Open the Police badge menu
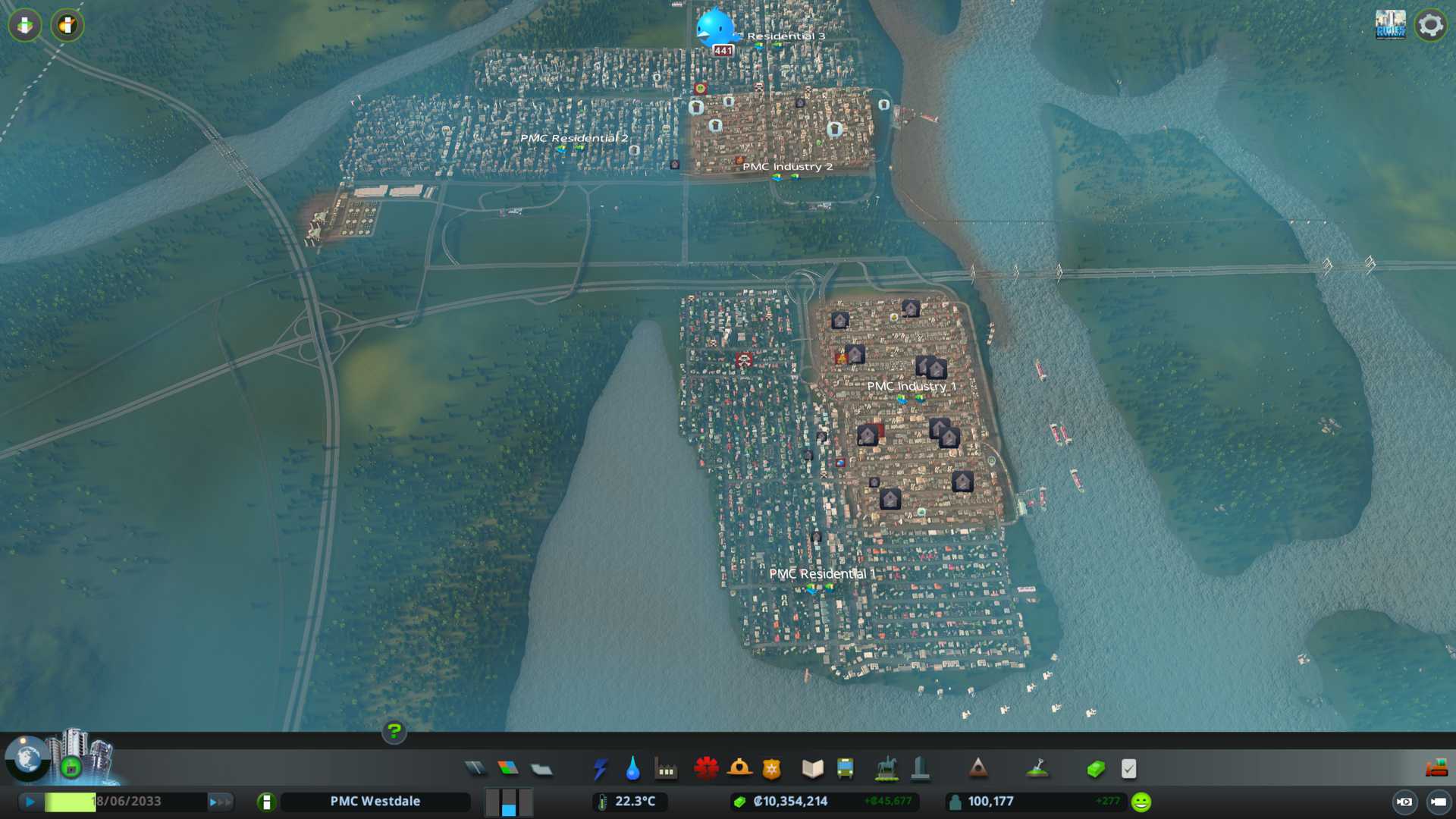The image size is (1456, 819). 771,769
